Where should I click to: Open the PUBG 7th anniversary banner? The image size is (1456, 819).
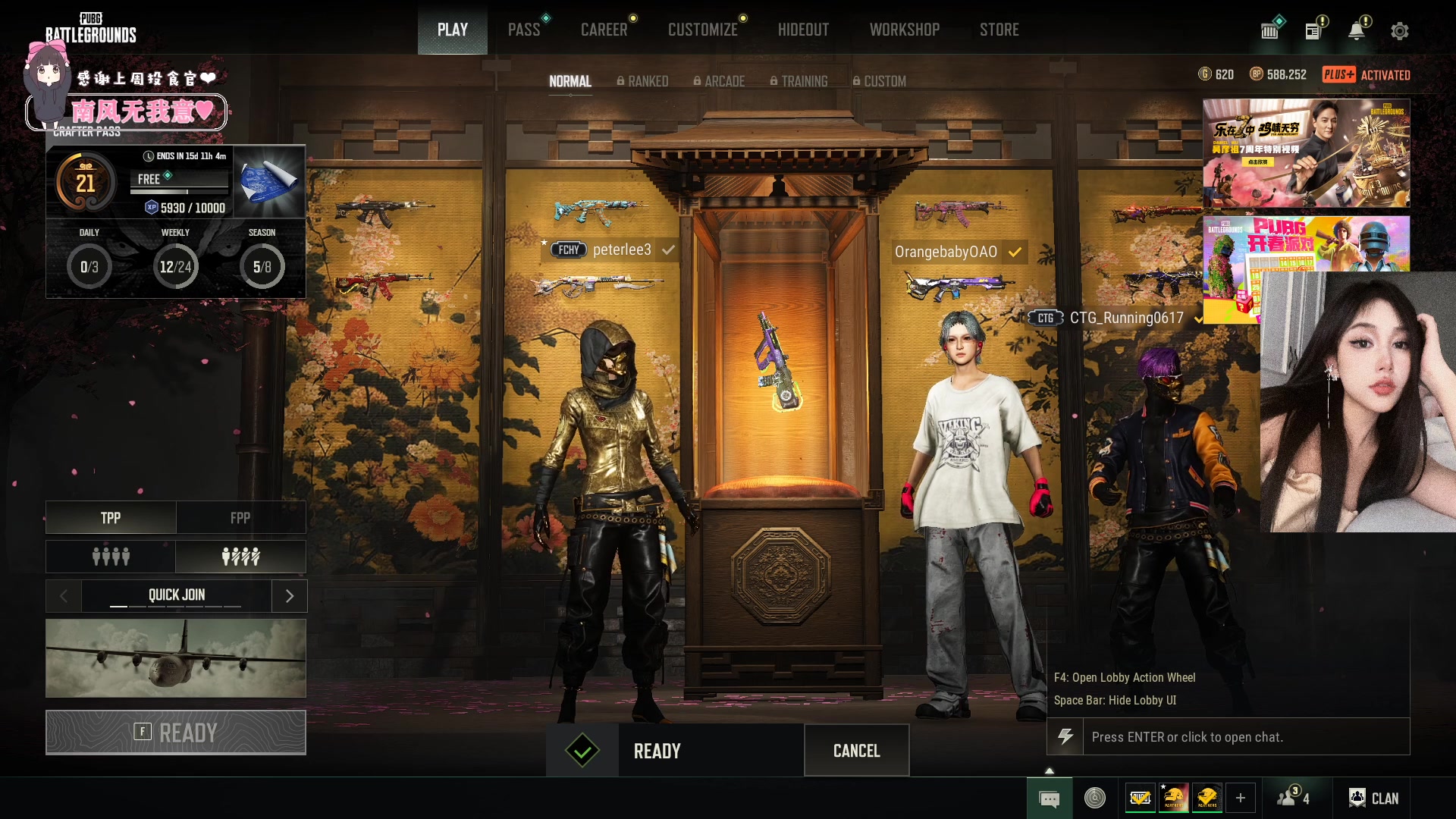[x=1306, y=153]
